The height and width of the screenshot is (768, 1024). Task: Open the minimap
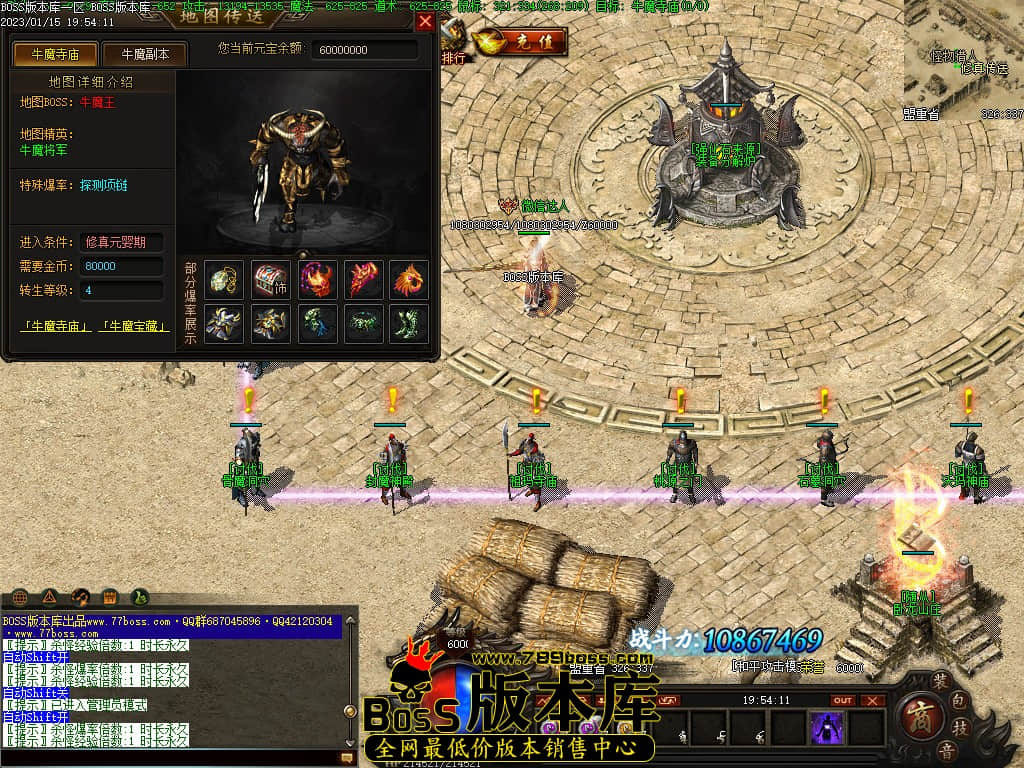pos(964,60)
